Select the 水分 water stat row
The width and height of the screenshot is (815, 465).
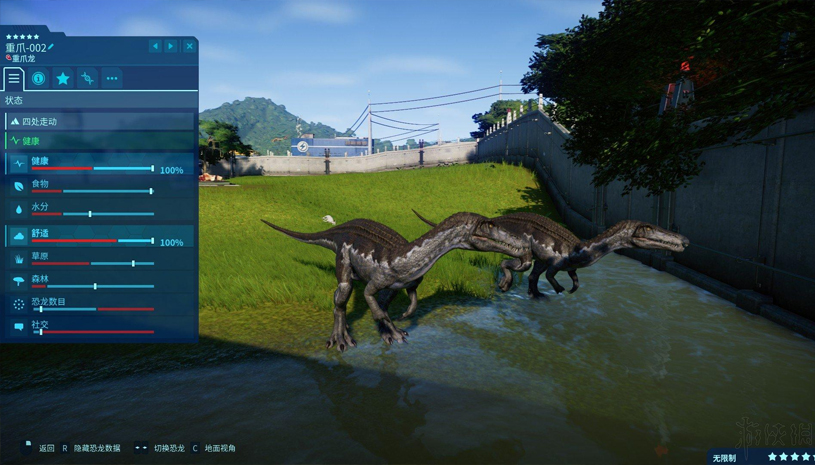[100, 210]
